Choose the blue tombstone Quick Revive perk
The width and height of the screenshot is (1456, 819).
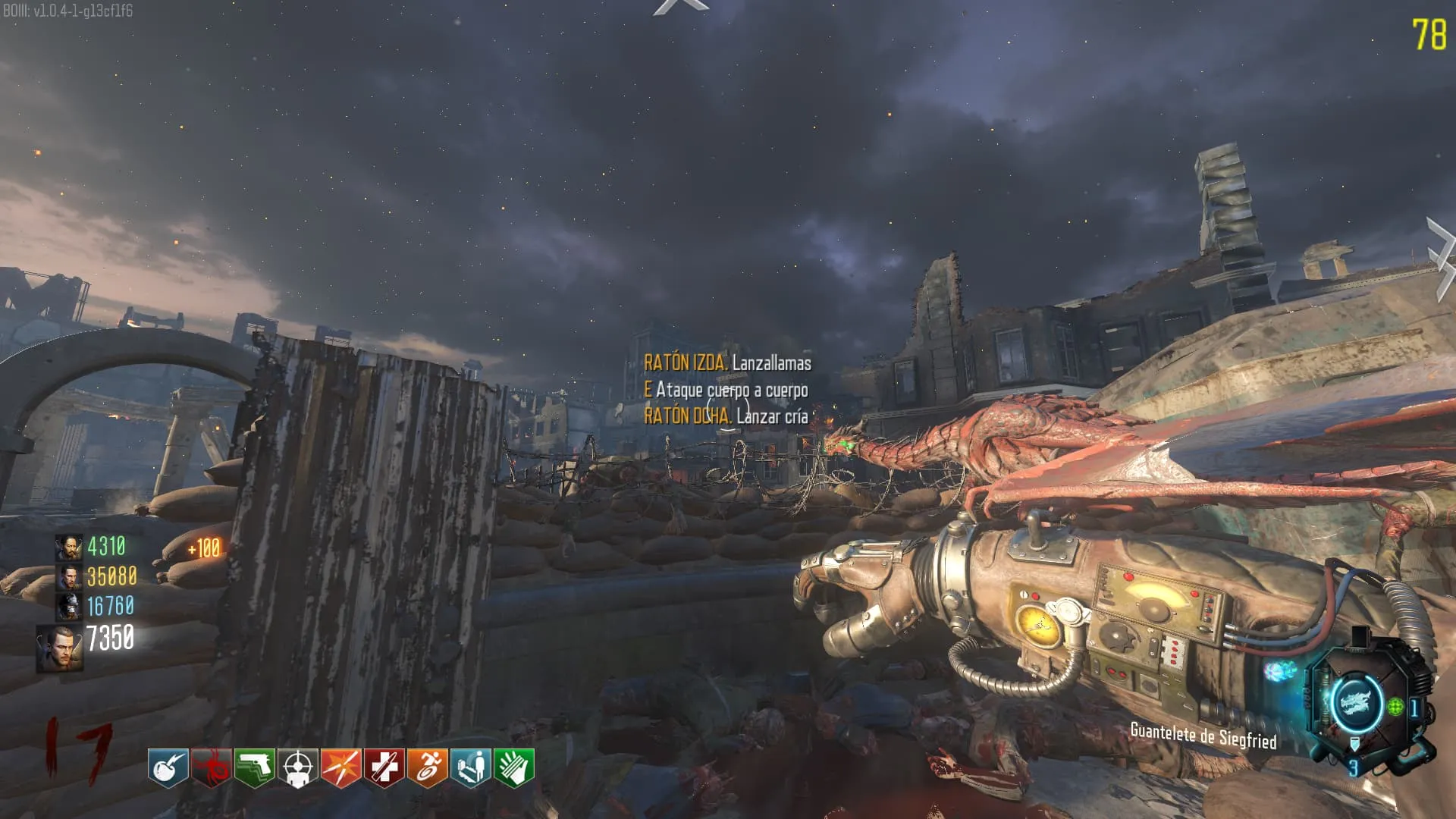pos(471,767)
